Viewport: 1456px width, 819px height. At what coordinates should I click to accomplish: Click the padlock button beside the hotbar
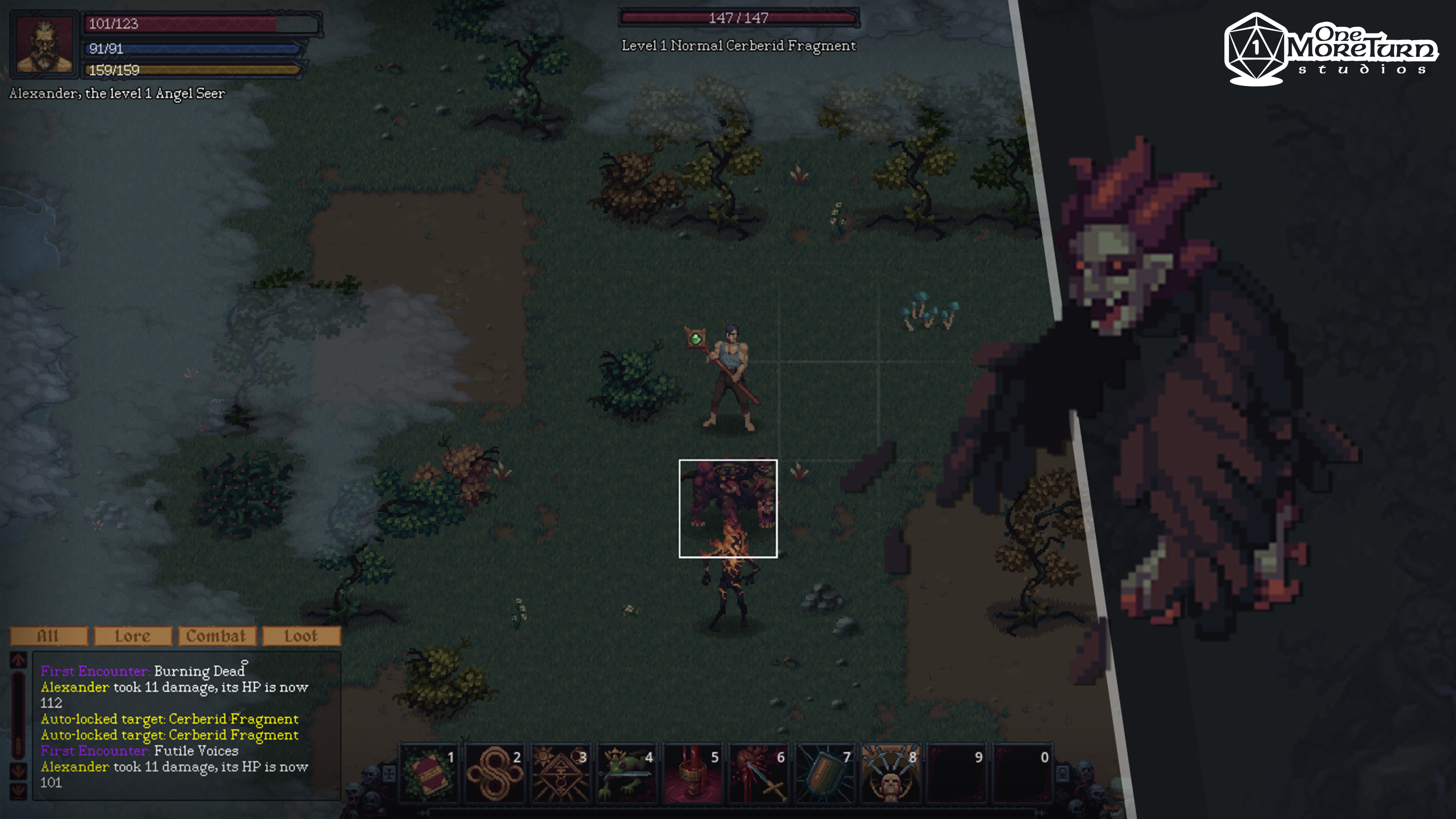(x=1062, y=773)
